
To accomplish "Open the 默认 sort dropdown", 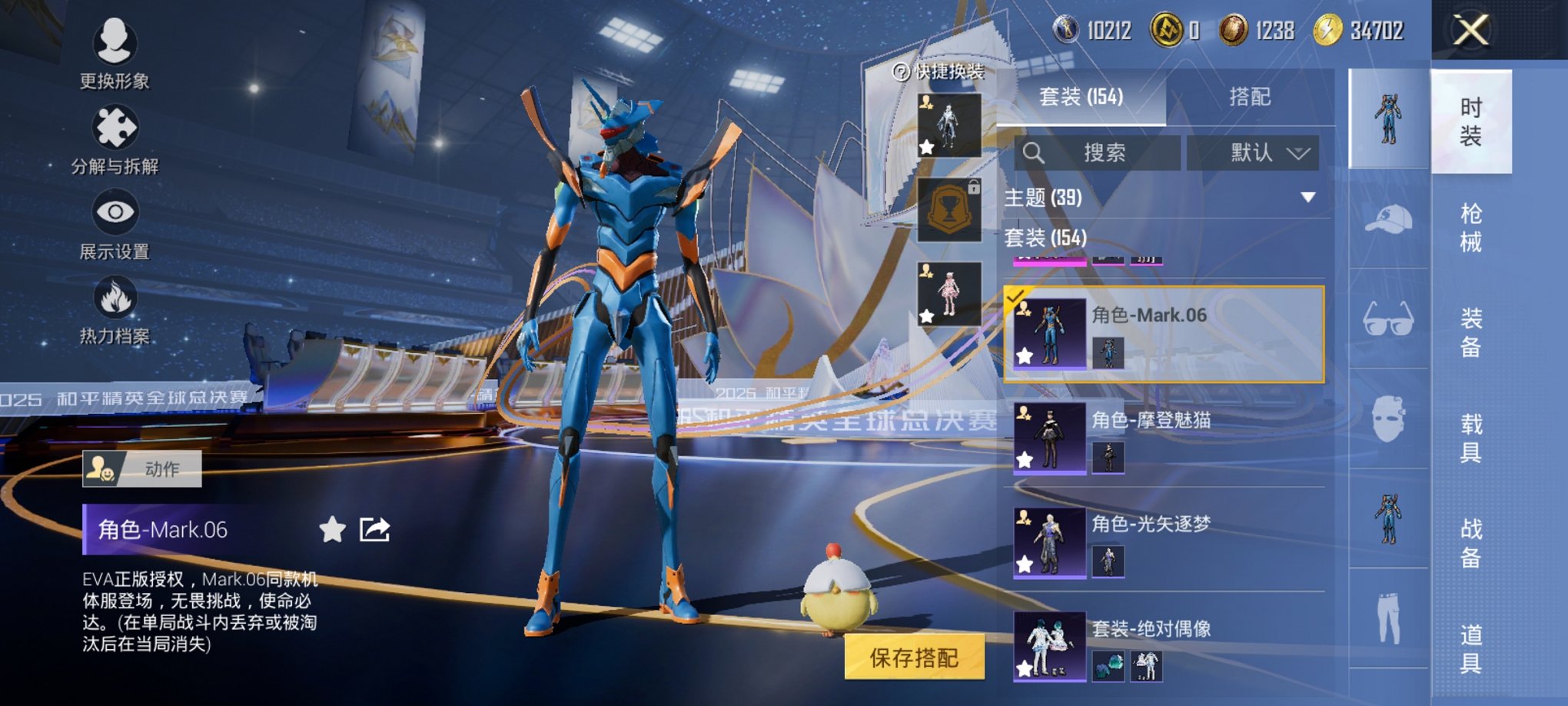I will coord(1253,152).
